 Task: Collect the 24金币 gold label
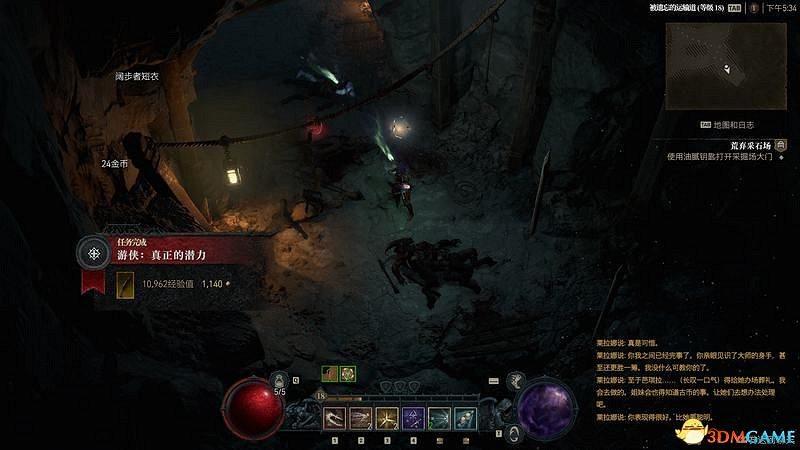point(114,163)
